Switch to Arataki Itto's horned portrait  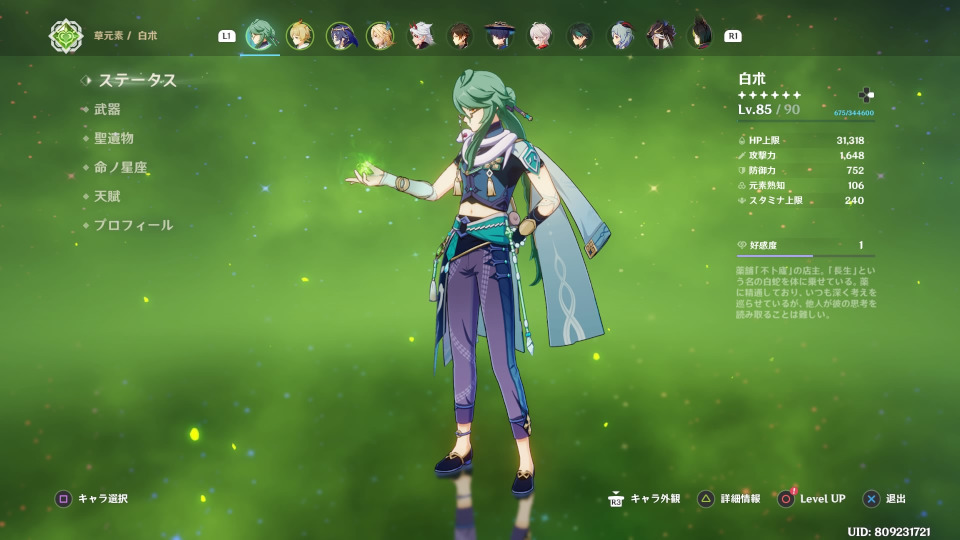pyautogui.click(x=420, y=36)
